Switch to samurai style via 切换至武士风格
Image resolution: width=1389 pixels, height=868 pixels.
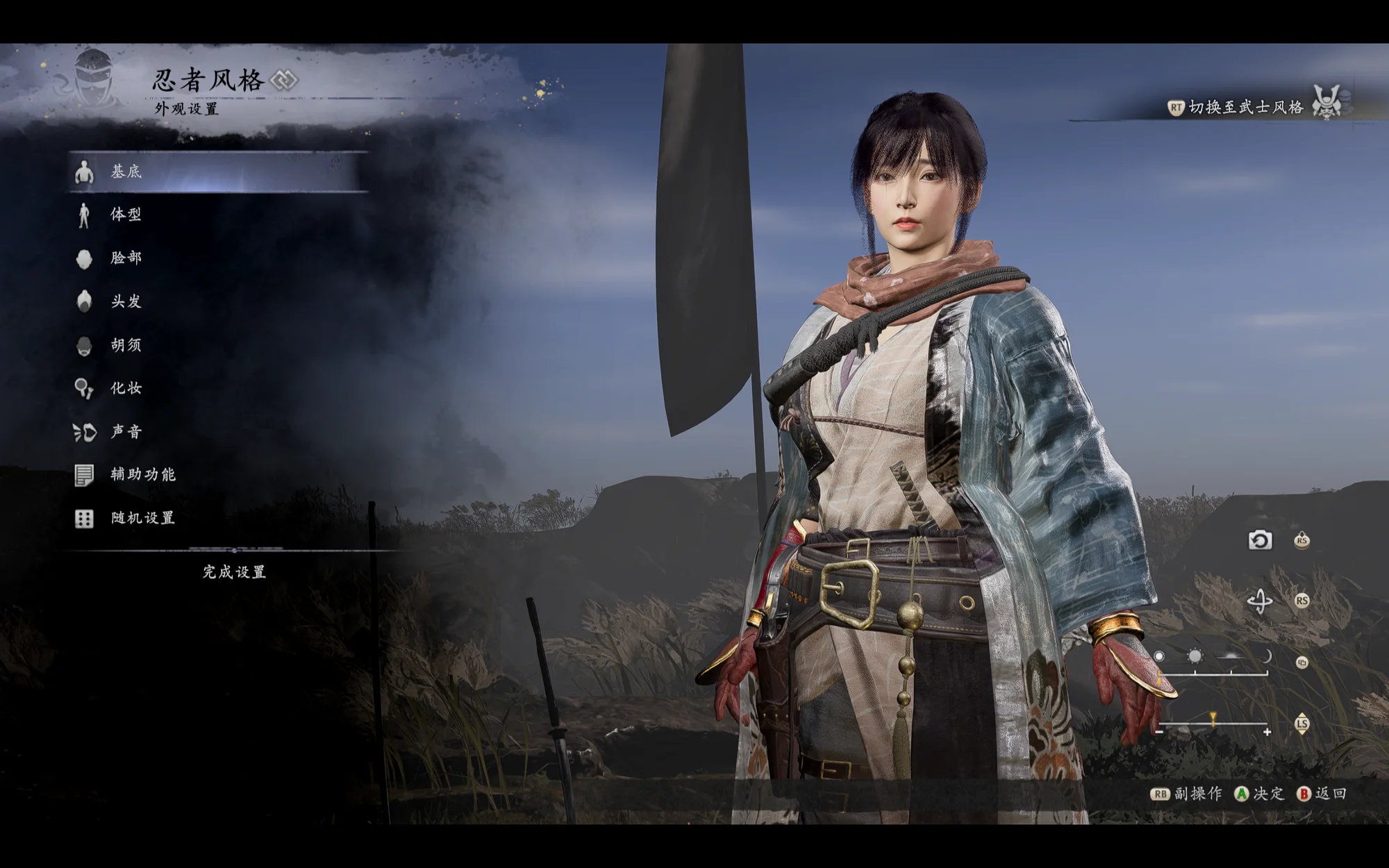click(x=1245, y=107)
